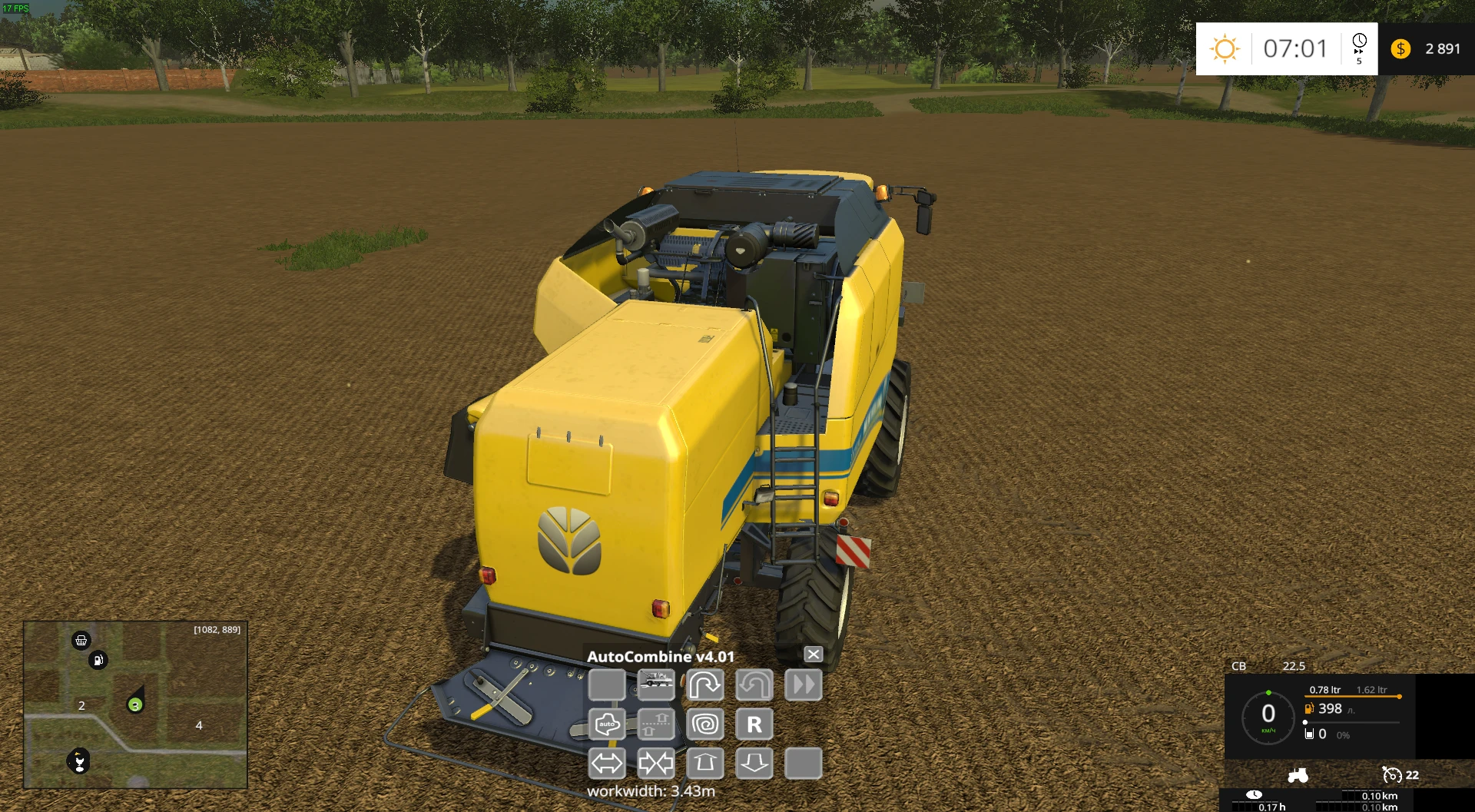Click the fuel pump icon on the minimap

[x=98, y=661]
